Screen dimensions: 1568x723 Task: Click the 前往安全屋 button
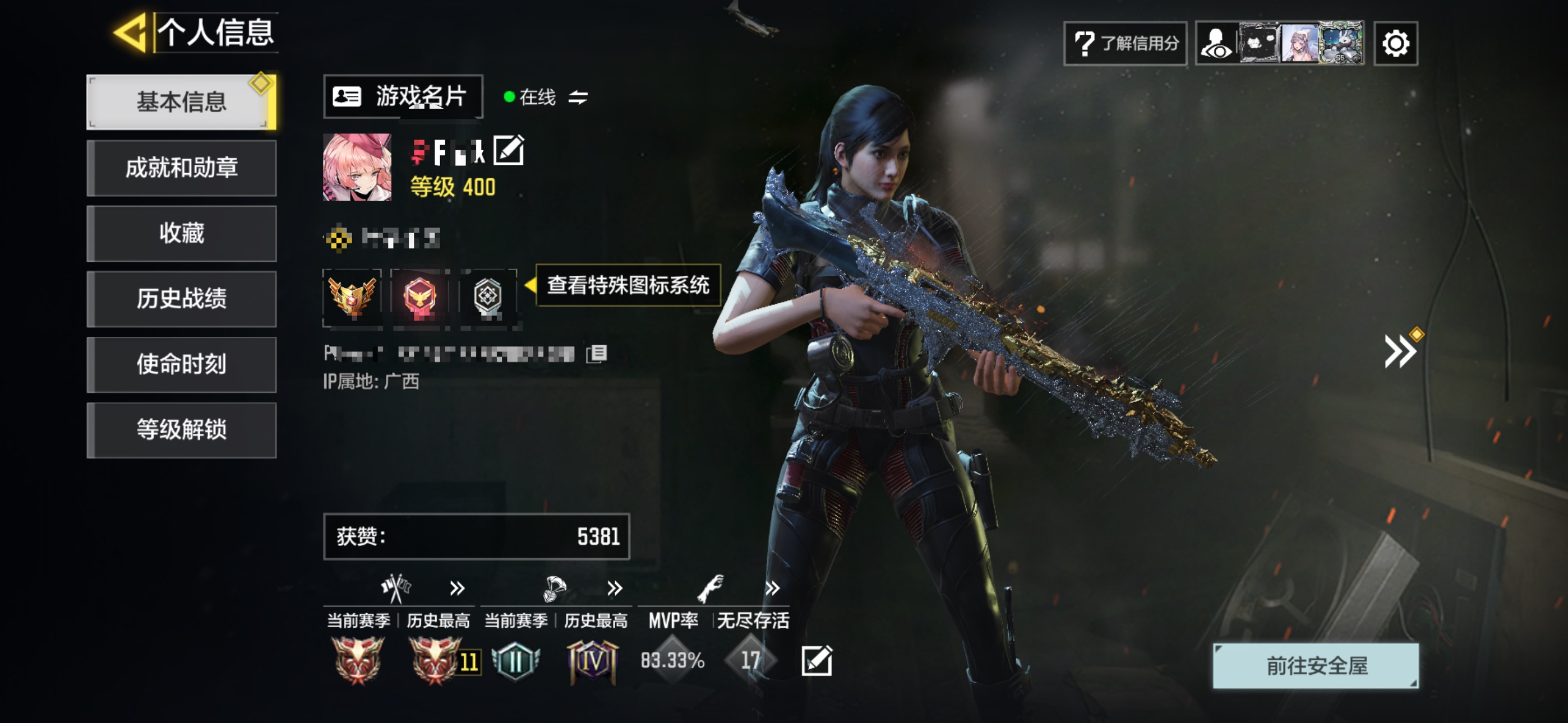[1316, 666]
